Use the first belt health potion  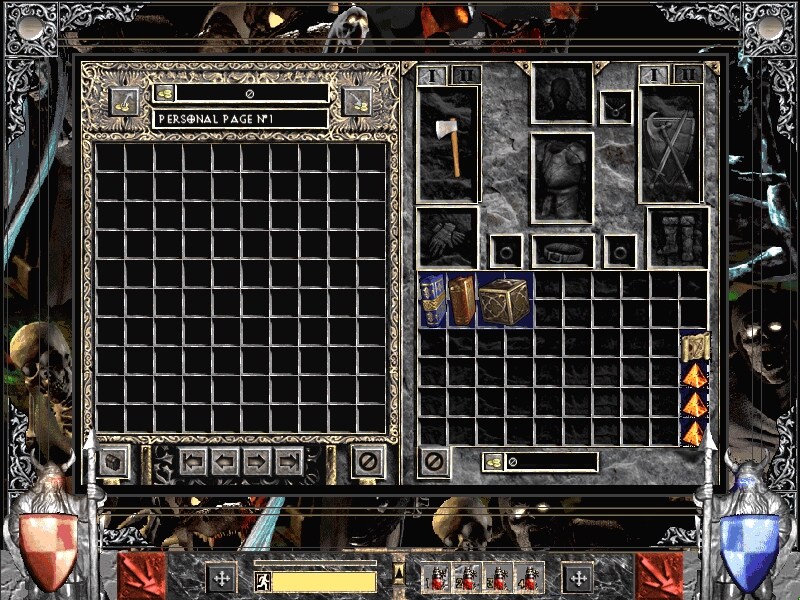(435, 578)
